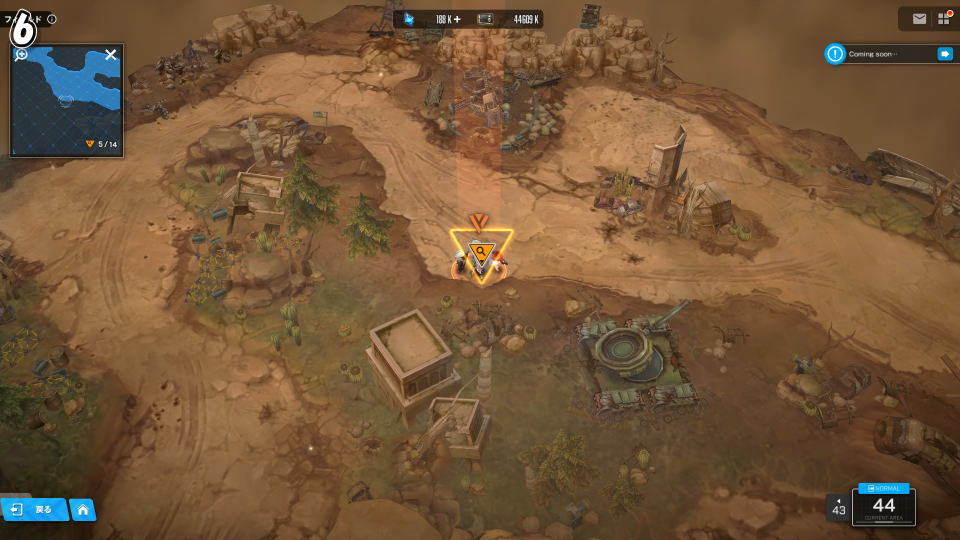The image size is (960, 540).
Task: Open the grid menu icon with red dot
Action: (943, 19)
